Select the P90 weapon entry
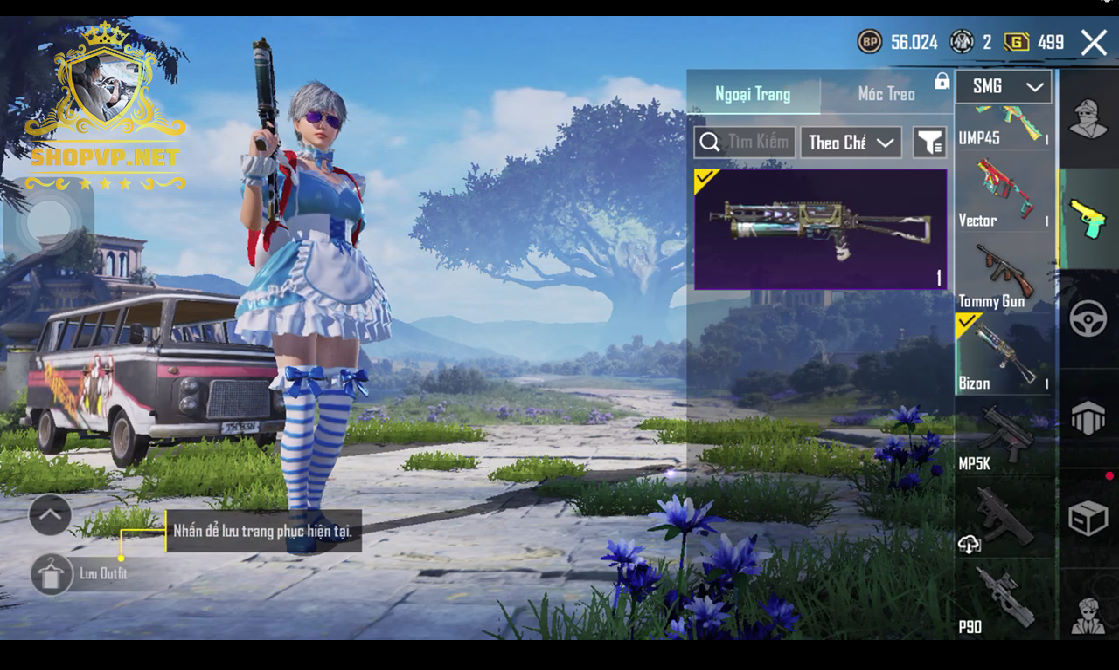The width and height of the screenshot is (1119, 670). (1003, 600)
